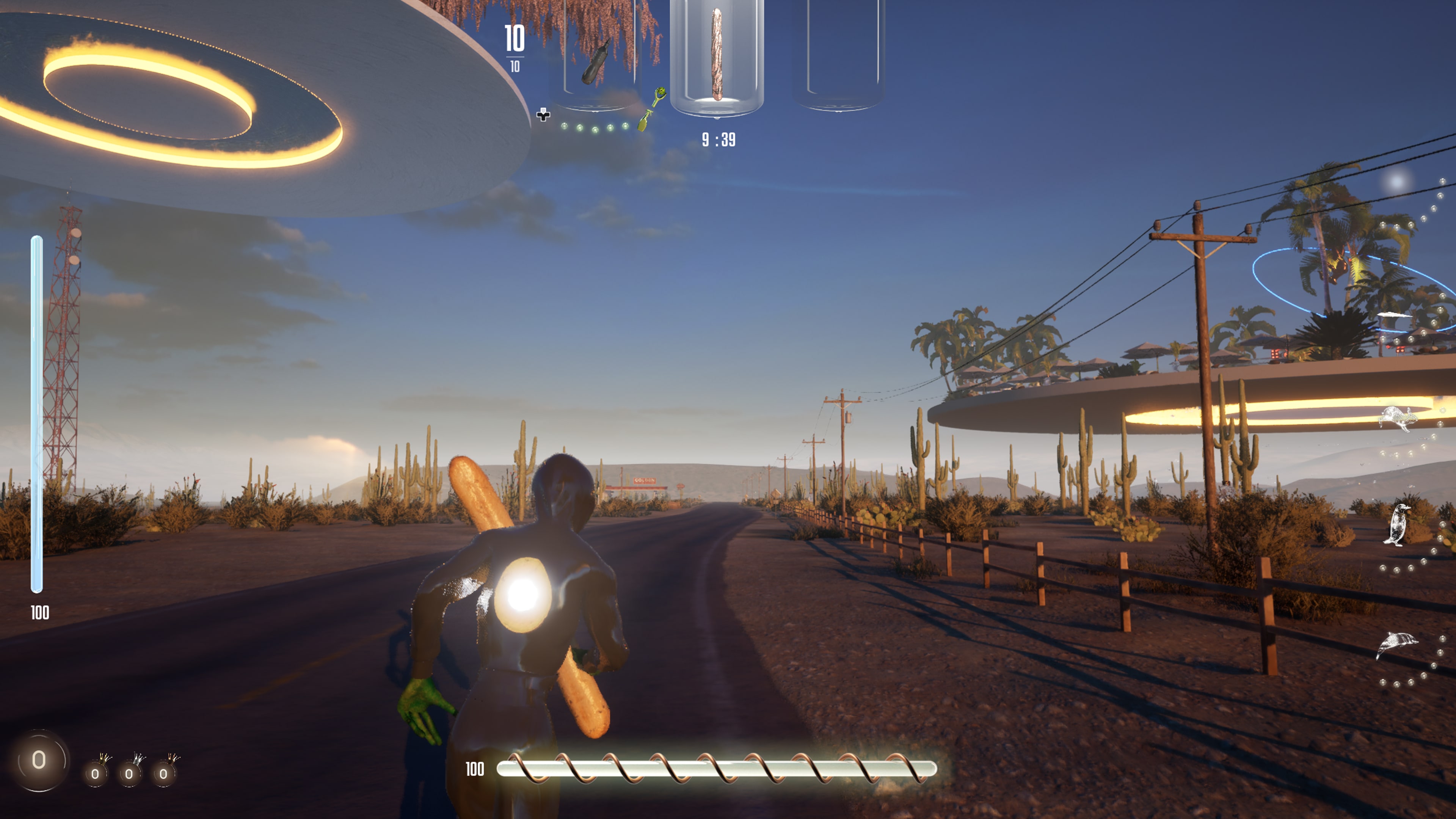Click the 100 label beside the spiral bar

click(x=475, y=769)
